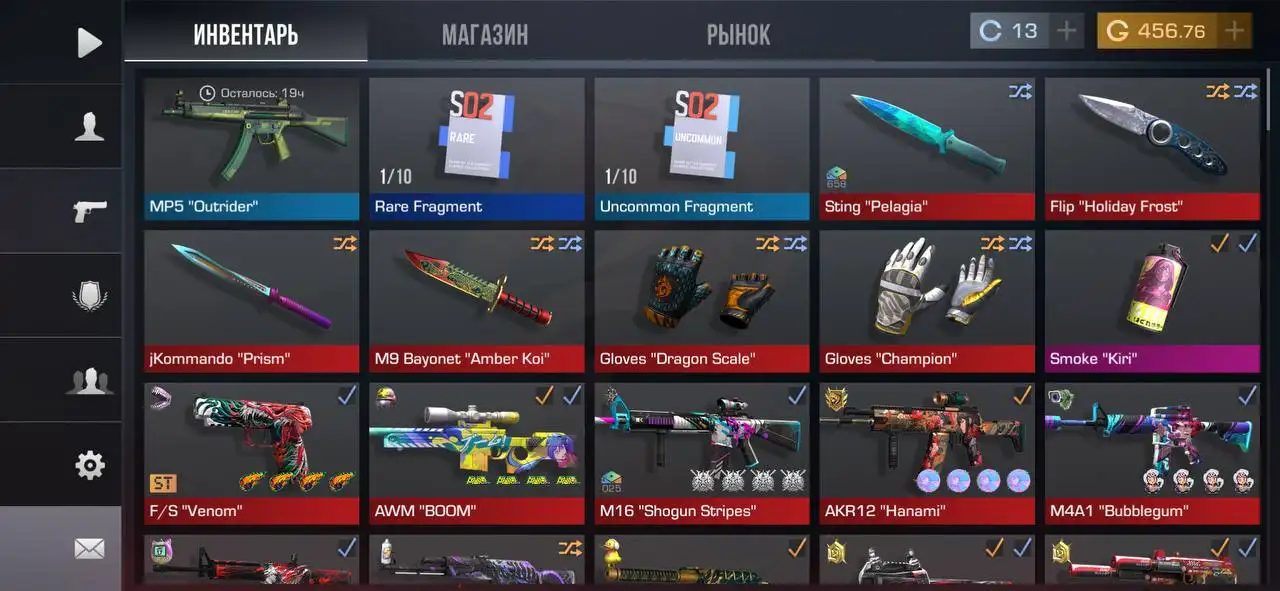
Task: Open the gear settings menu
Action: (x=89, y=465)
